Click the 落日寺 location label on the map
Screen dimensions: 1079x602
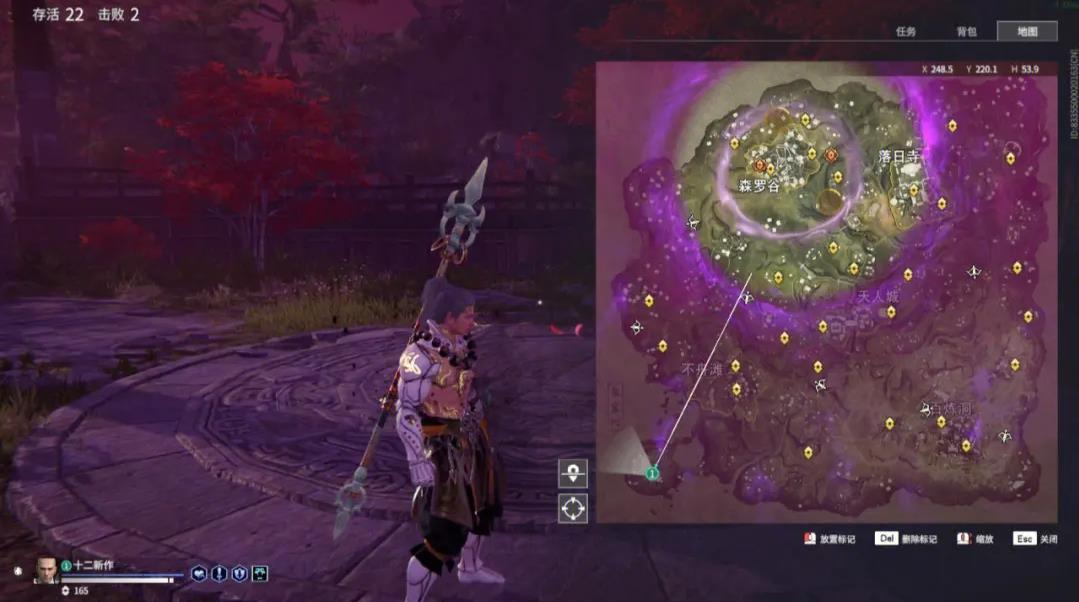[x=898, y=157]
